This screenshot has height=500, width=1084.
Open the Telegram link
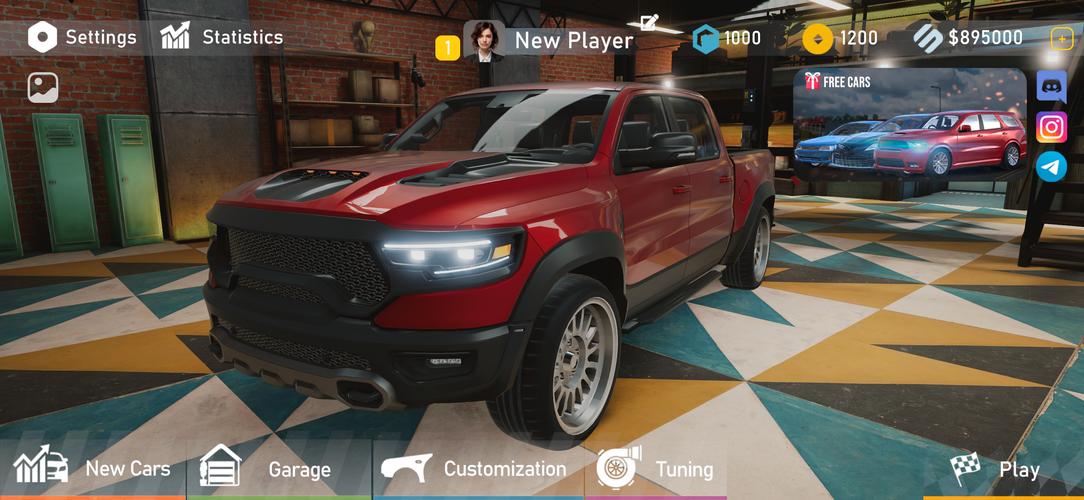coord(1051,167)
